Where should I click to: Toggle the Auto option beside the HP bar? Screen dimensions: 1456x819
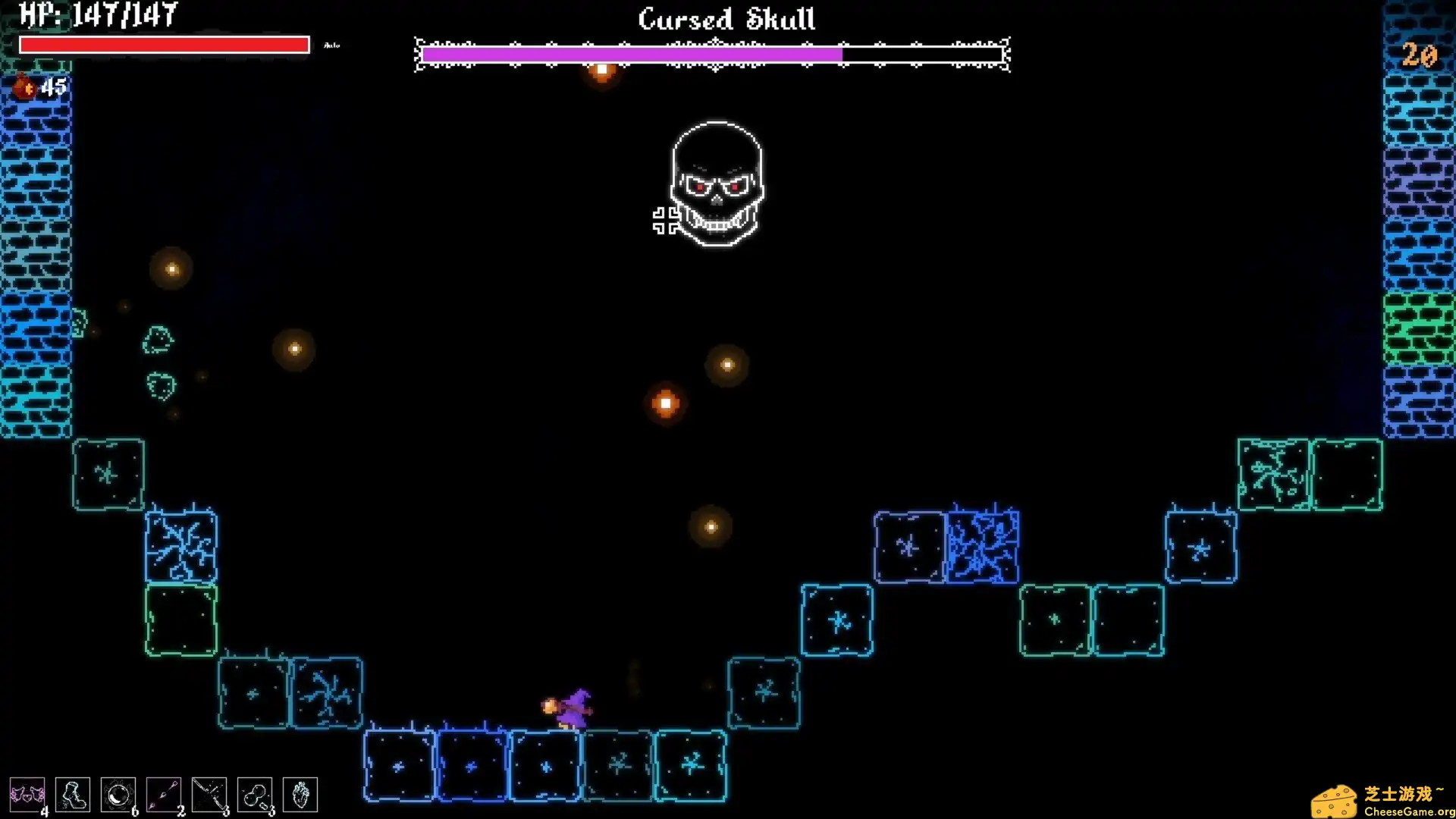[331, 45]
